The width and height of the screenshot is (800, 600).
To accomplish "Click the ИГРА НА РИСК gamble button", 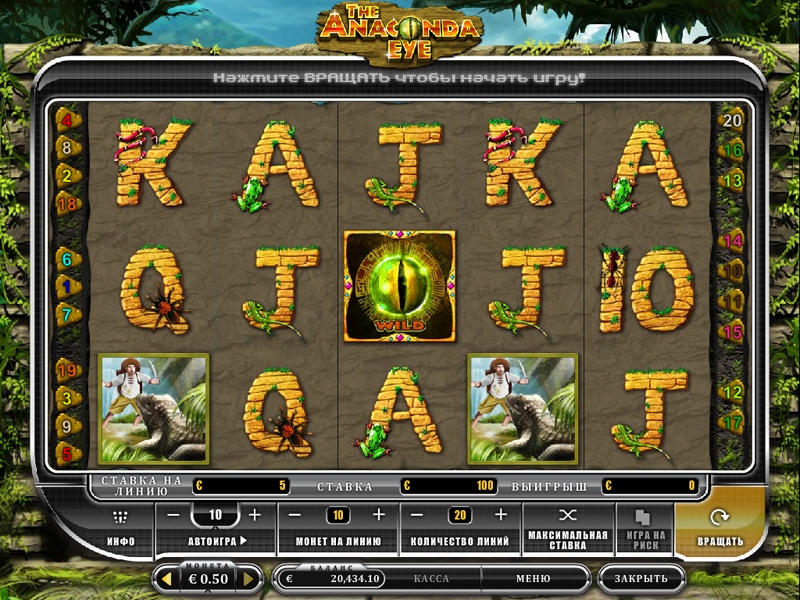I will tap(644, 528).
